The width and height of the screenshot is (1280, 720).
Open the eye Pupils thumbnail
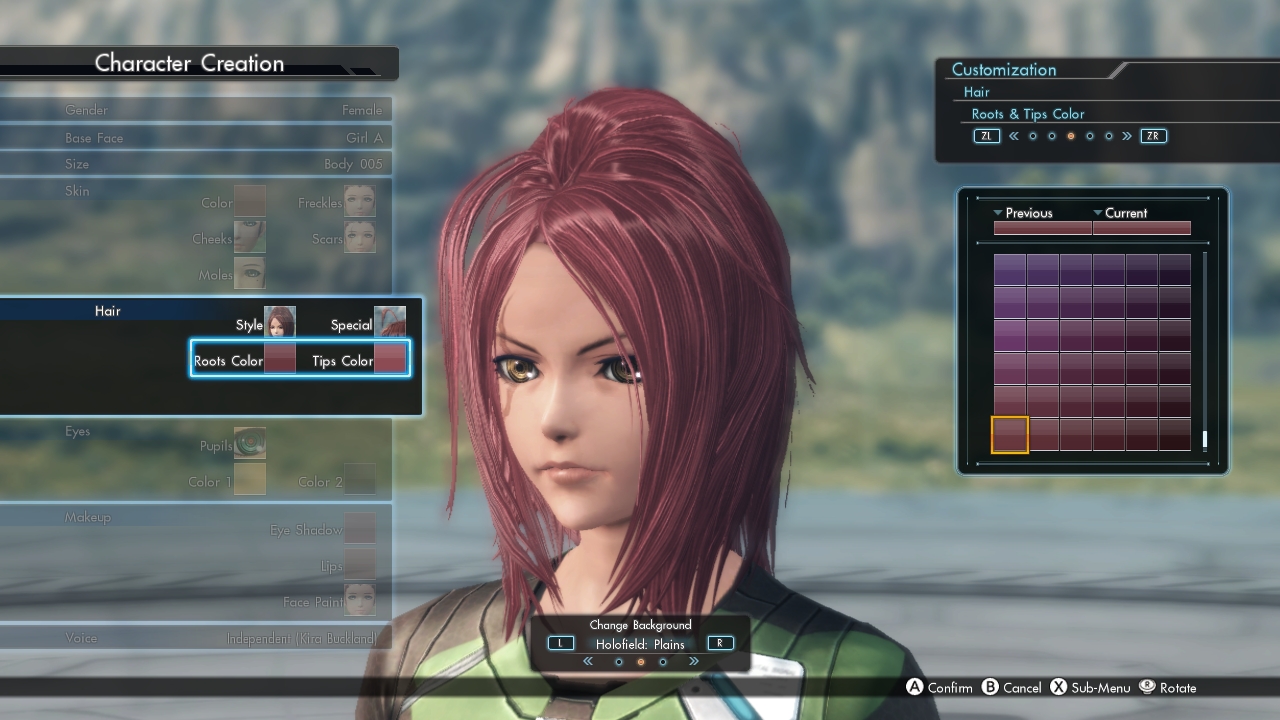click(250, 443)
